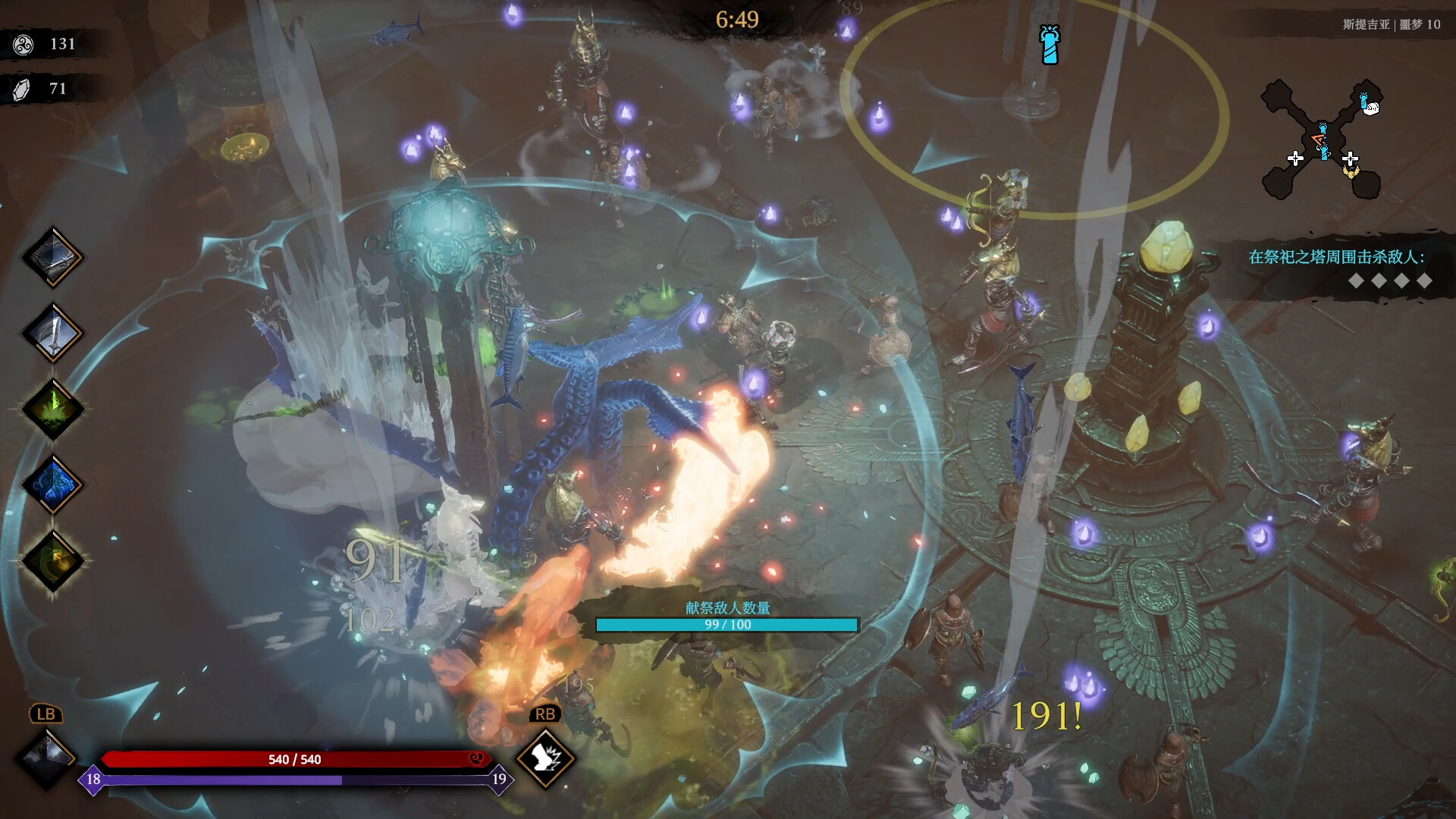Click the dark ability icon under LB
Image resolution: width=1456 pixels, height=819 pixels.
click(x=46, y=756)
